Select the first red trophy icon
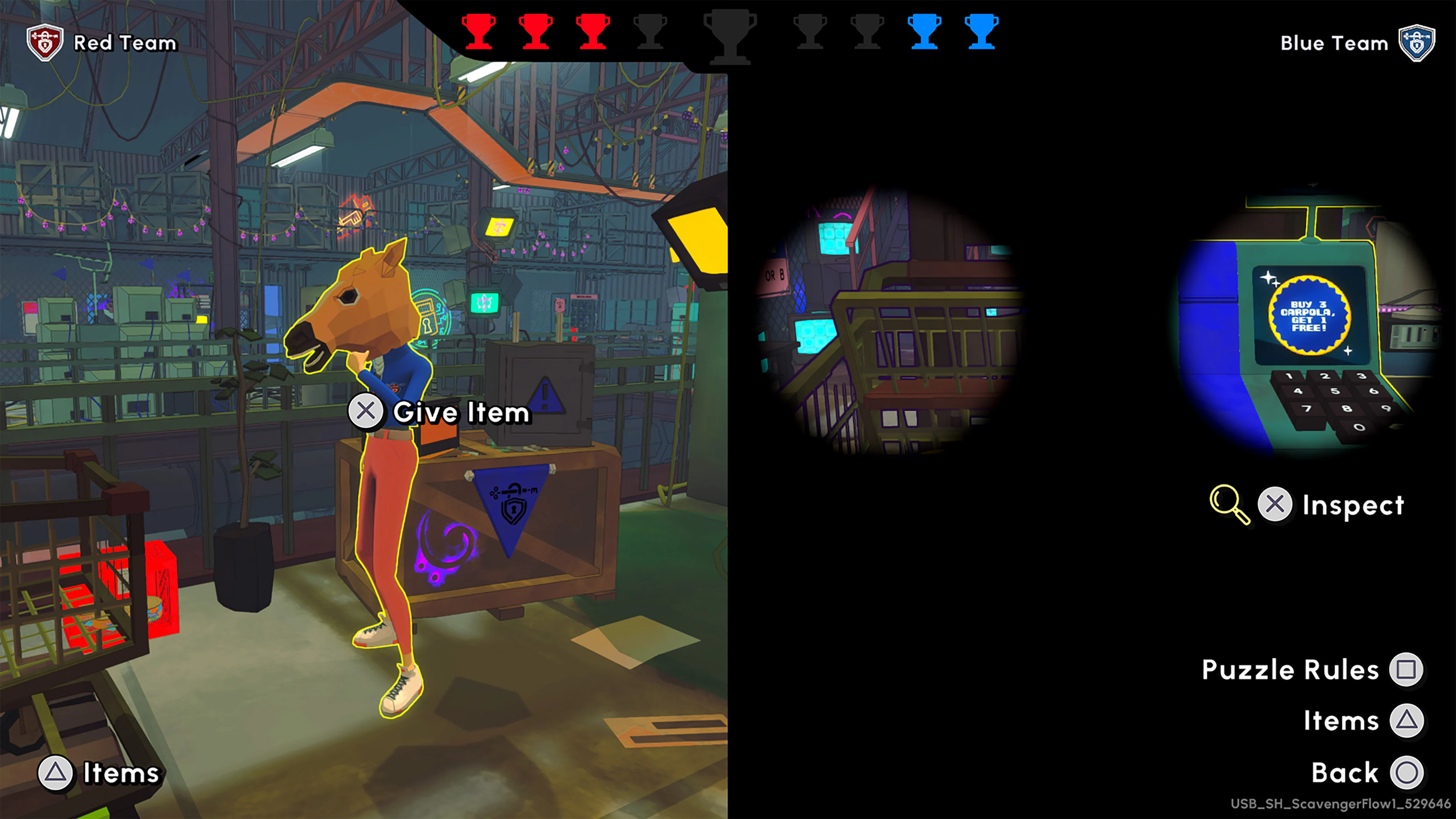 tap(478, 32)
